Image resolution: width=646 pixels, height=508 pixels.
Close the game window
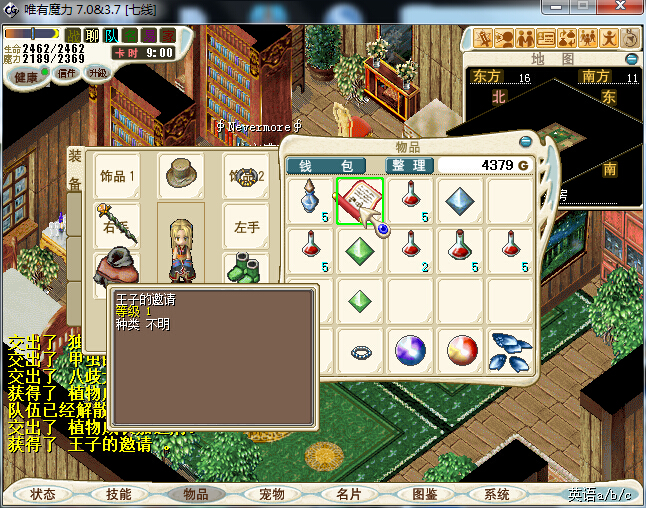pos(623,9)
